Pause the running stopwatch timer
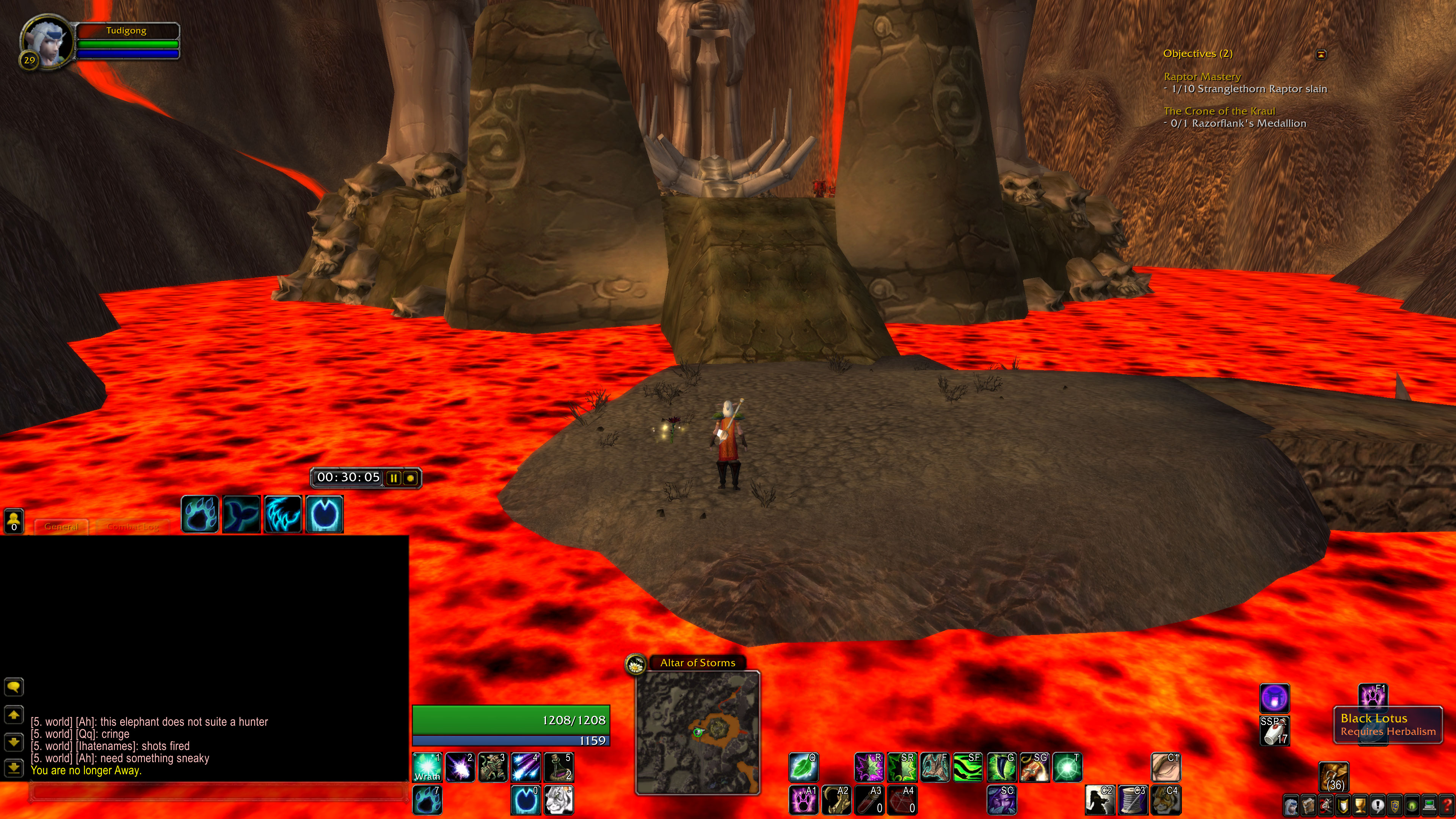 pyautogui.click(x=394, y=478)
